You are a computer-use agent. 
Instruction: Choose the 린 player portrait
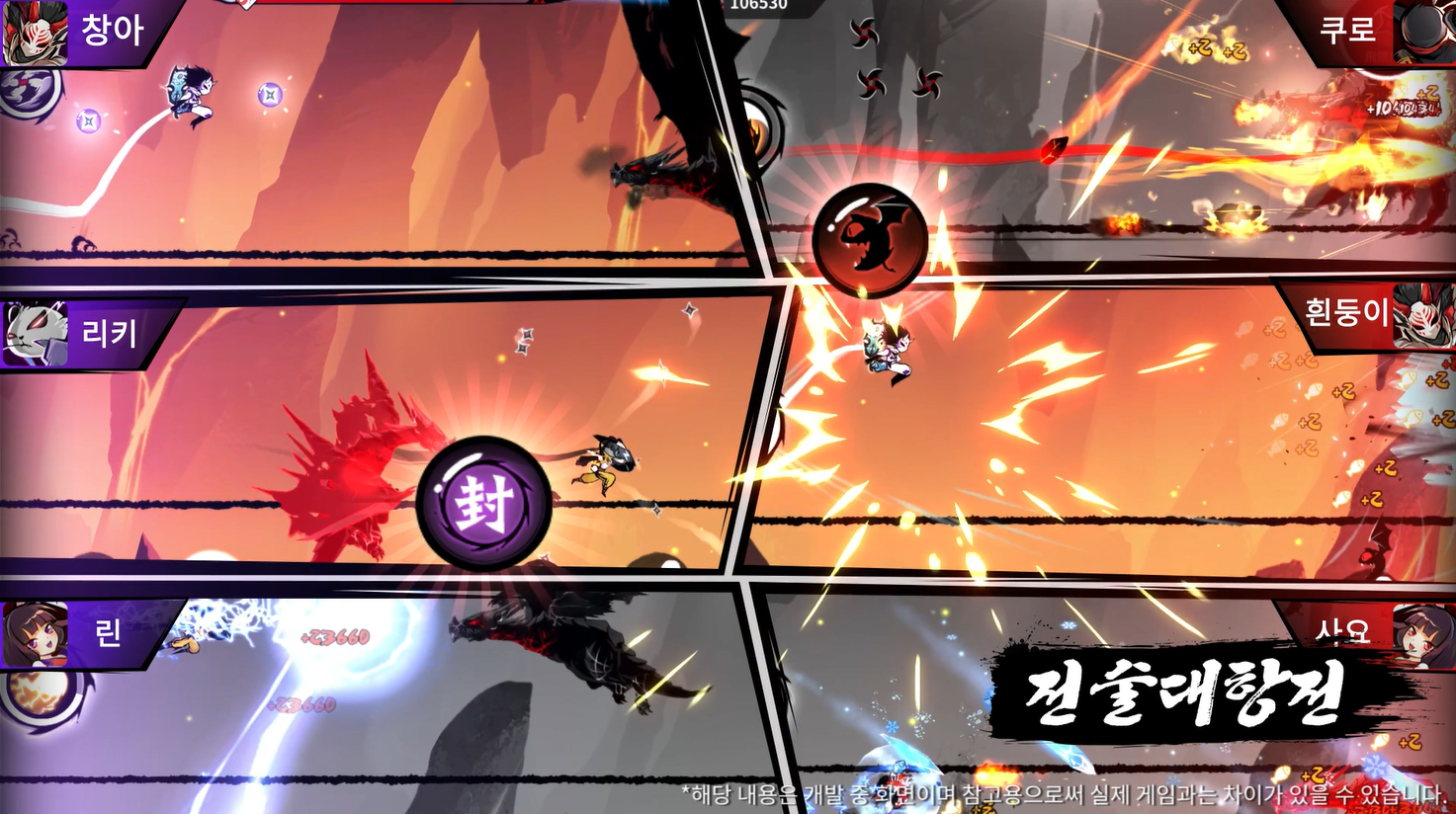click(35, 634)
